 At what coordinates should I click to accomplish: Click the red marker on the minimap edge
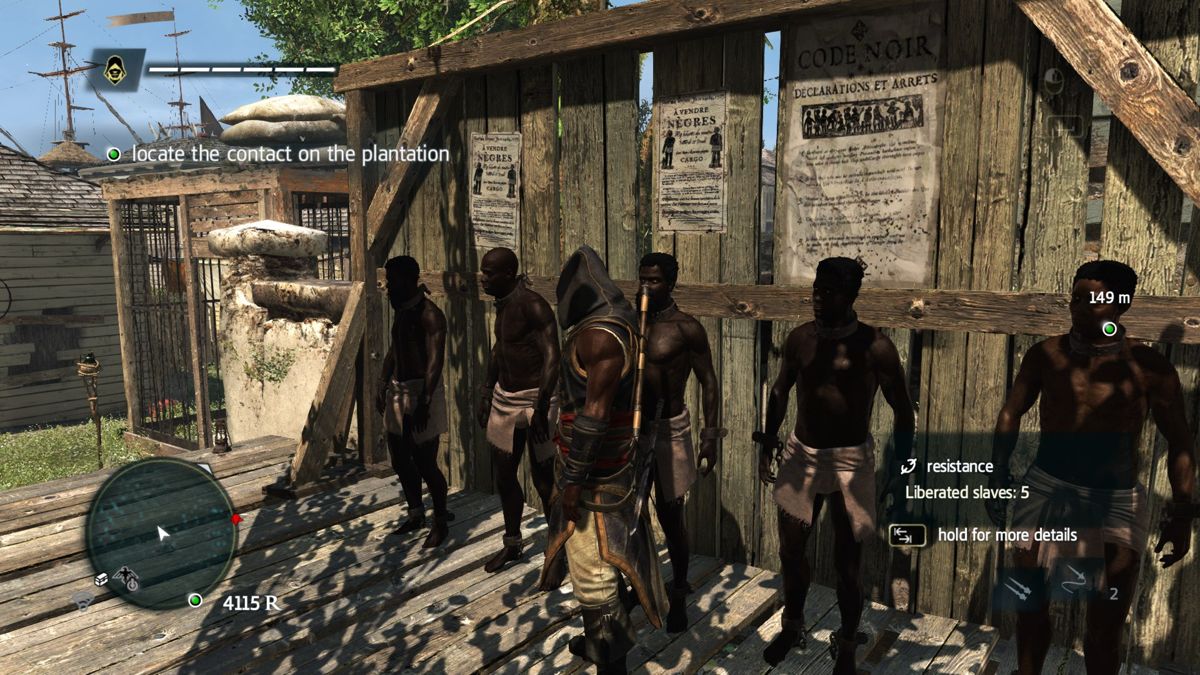click(236, 519)
